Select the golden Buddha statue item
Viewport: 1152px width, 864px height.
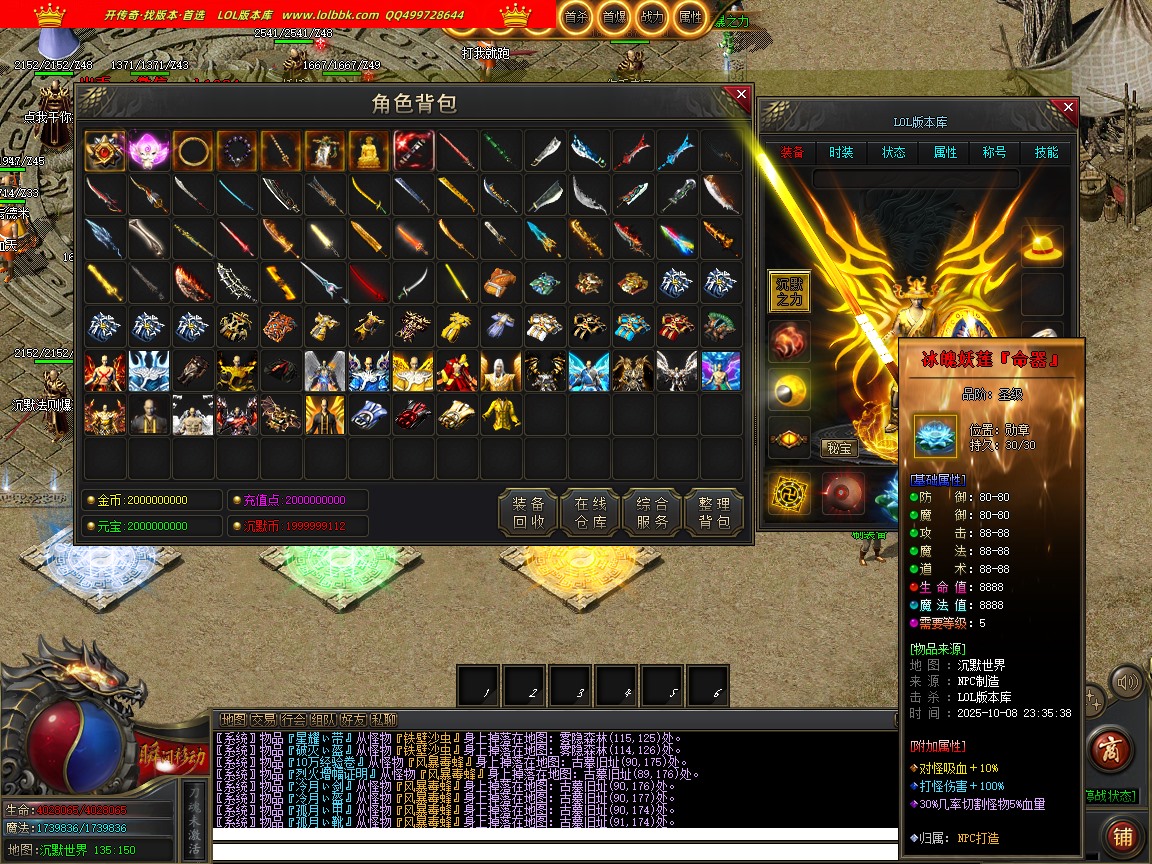click(369, 151)
